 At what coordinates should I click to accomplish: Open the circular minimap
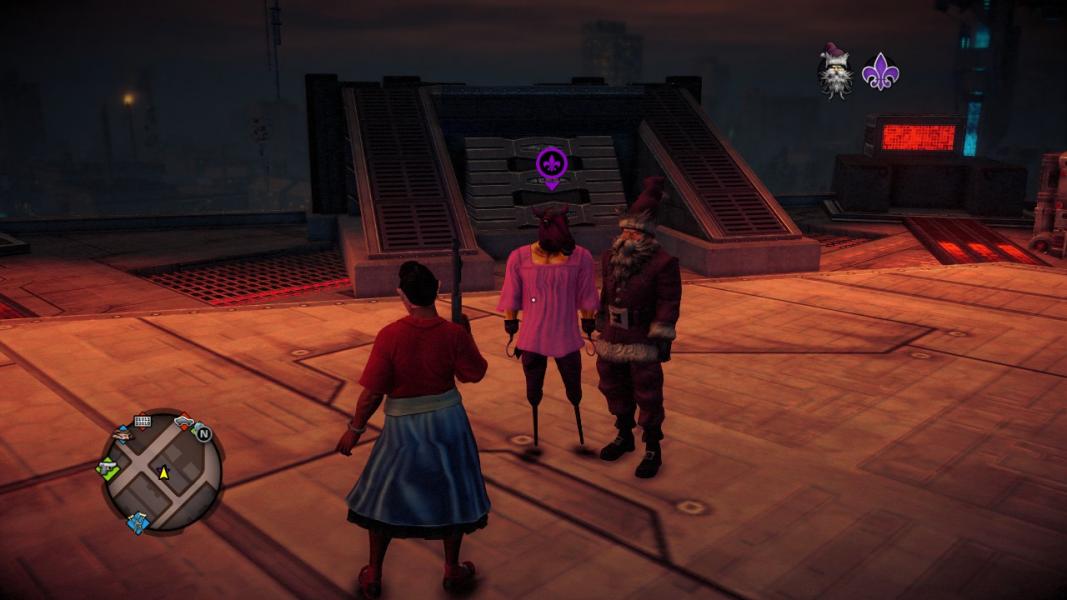point(162,471)
